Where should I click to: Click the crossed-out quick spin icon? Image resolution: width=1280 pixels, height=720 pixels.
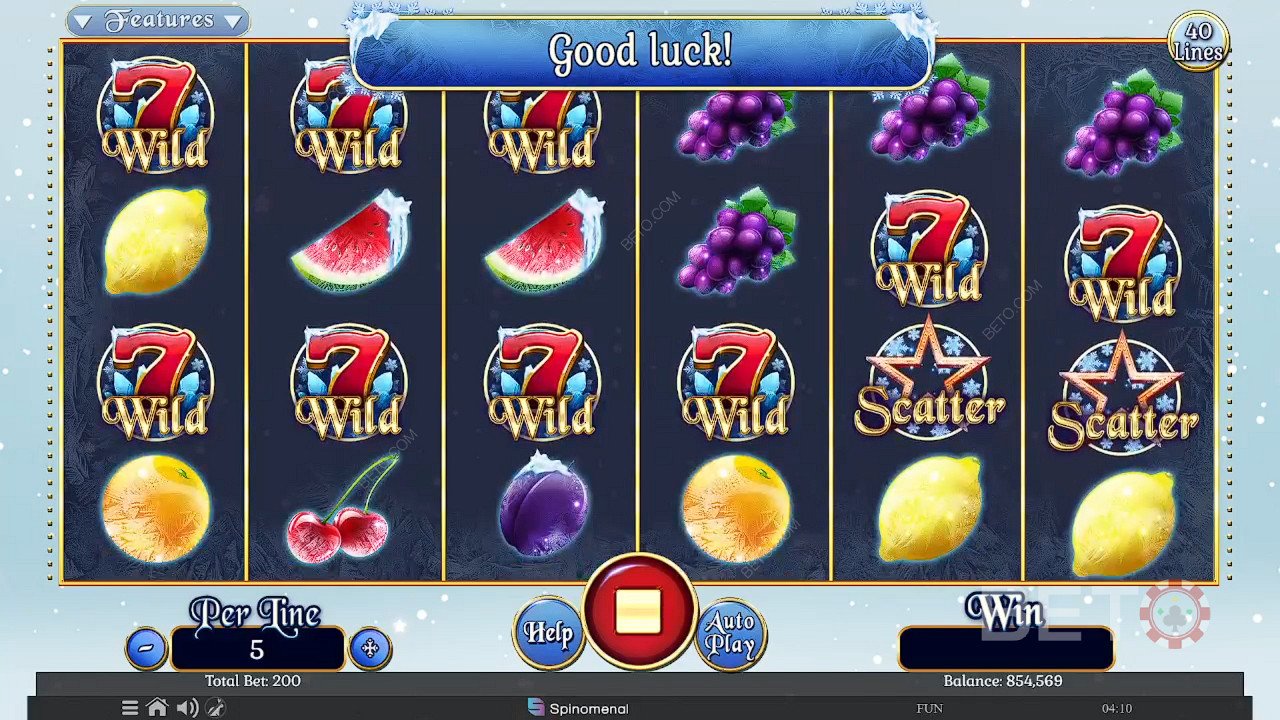point(215,708)
